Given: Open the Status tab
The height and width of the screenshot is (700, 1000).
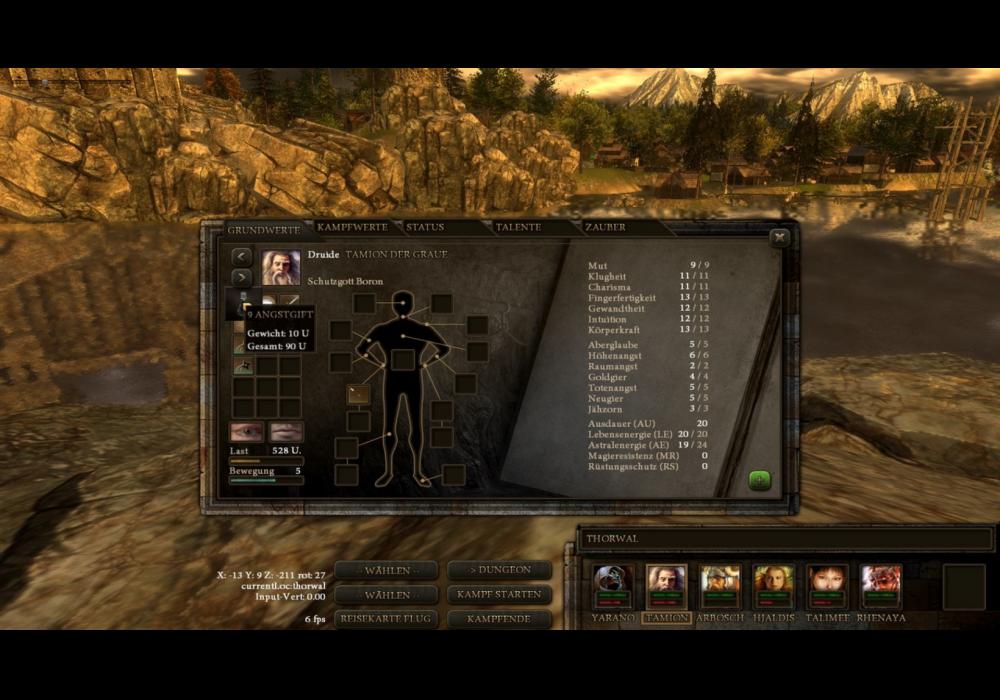Looking at the screenshot, I should click(x=425, y=228).
